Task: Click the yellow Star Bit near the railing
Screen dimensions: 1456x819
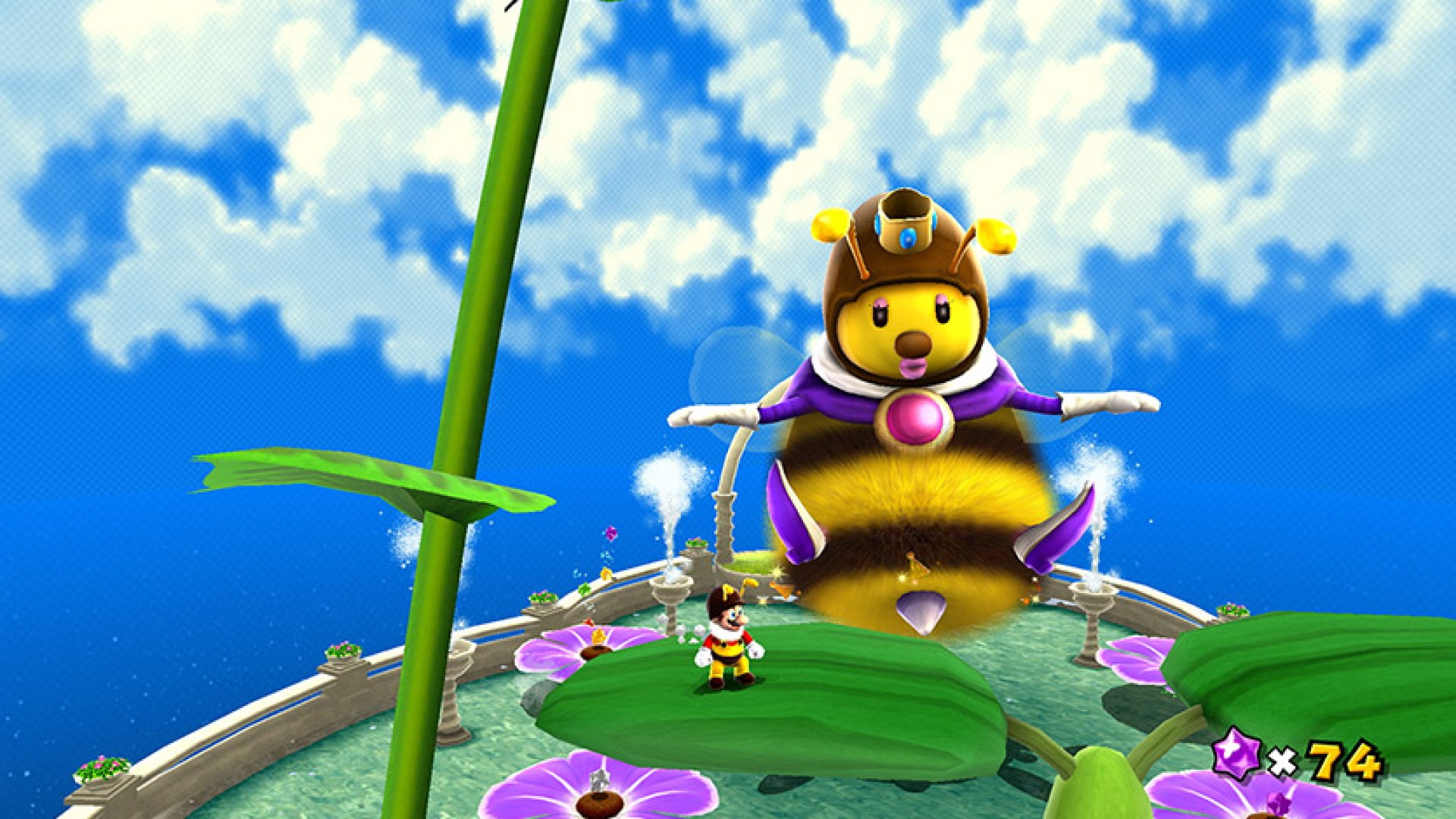Action: pyautogui.click(x=606, y=574)
